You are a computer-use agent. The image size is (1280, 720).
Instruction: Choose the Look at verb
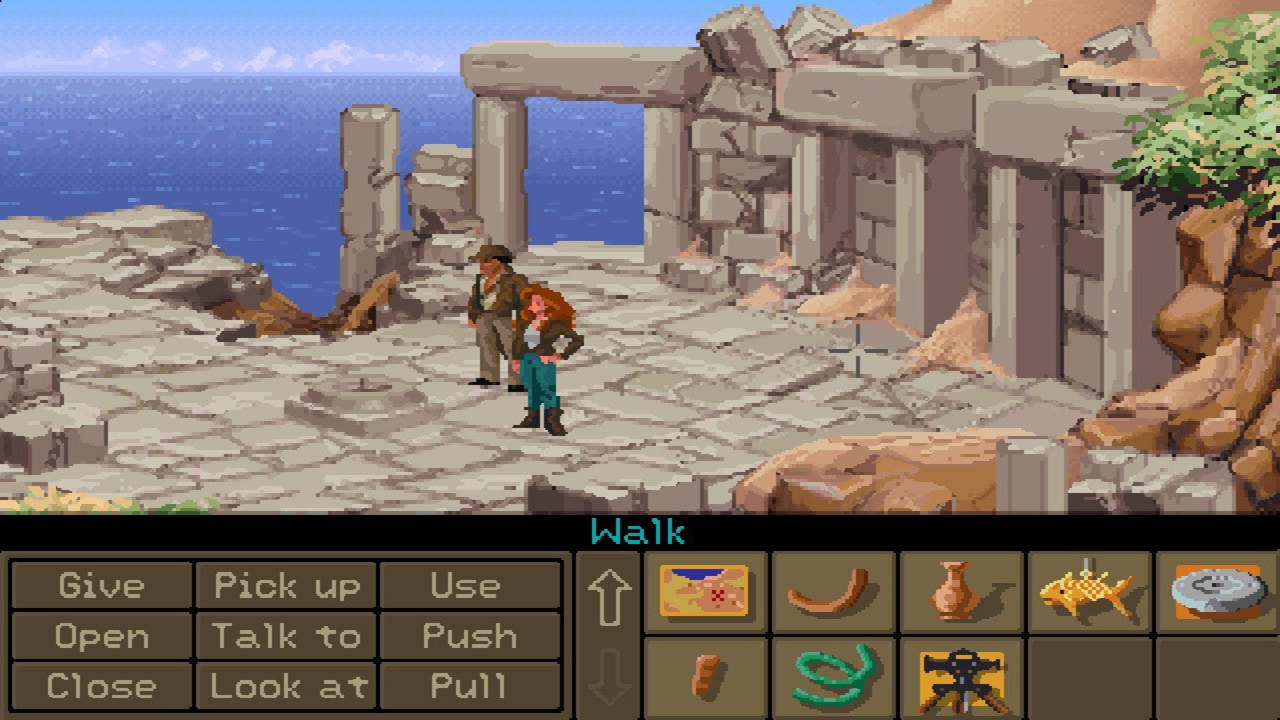[288, 687]
